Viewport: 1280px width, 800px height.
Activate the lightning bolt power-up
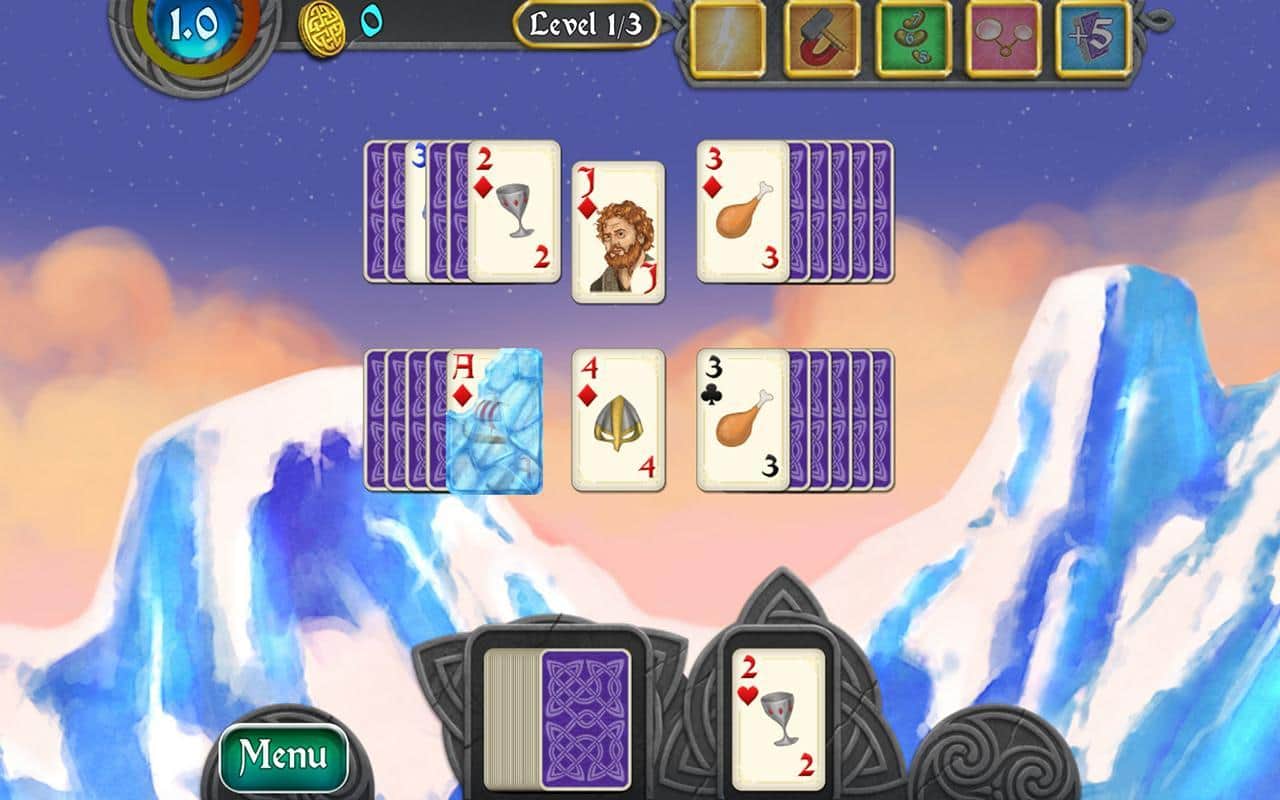click(727, 39)
